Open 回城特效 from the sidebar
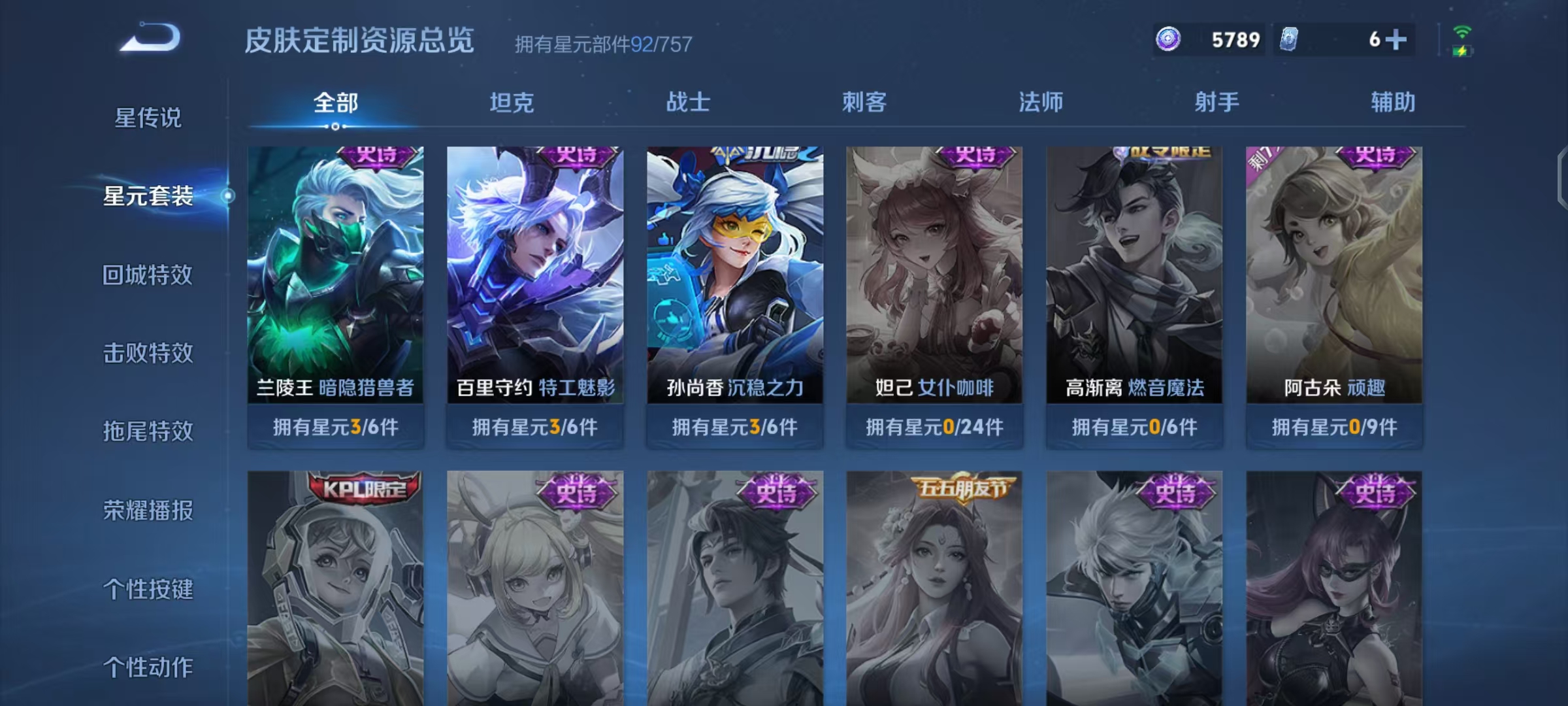Screen dimensions: 1568x706 tap(148, 275)
